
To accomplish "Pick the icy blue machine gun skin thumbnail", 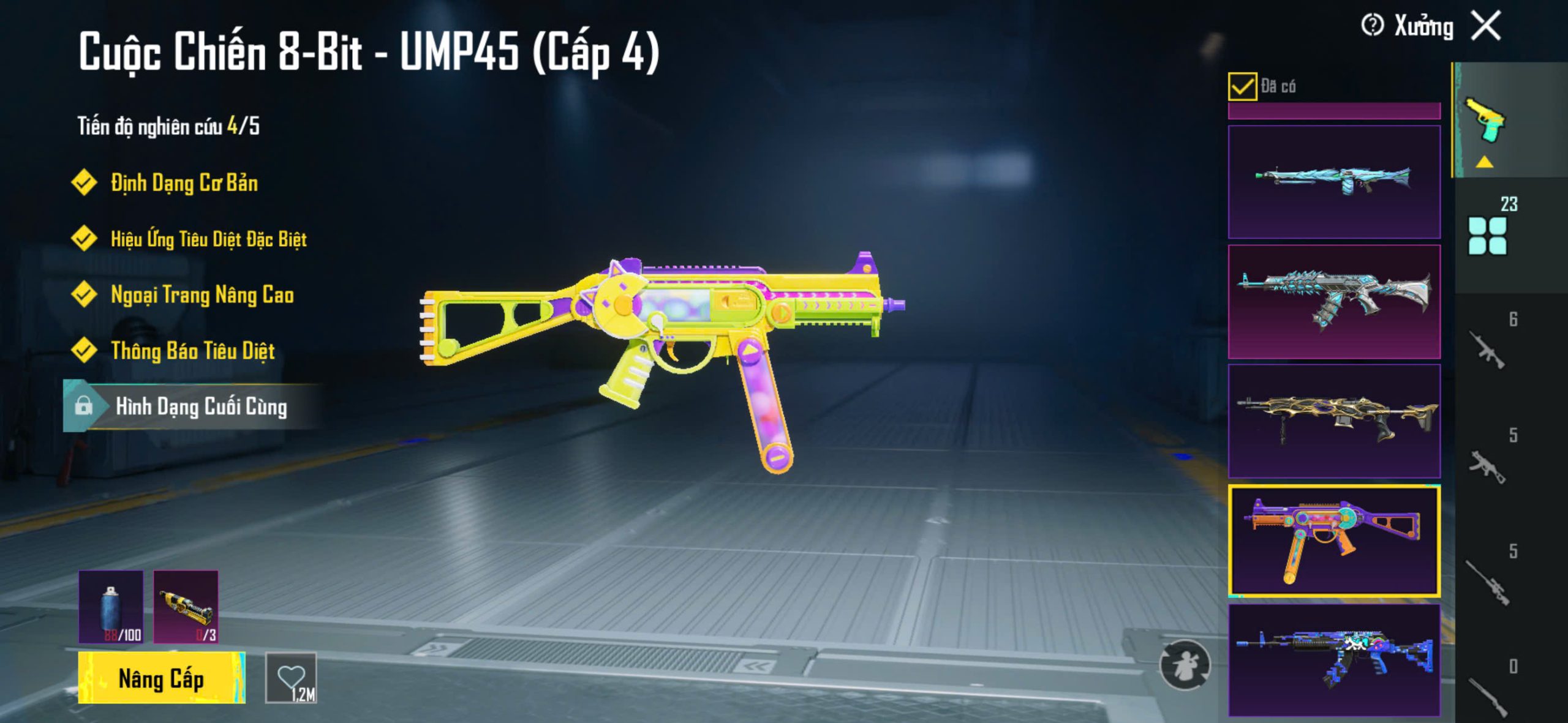I will (x=1334, y=182).
